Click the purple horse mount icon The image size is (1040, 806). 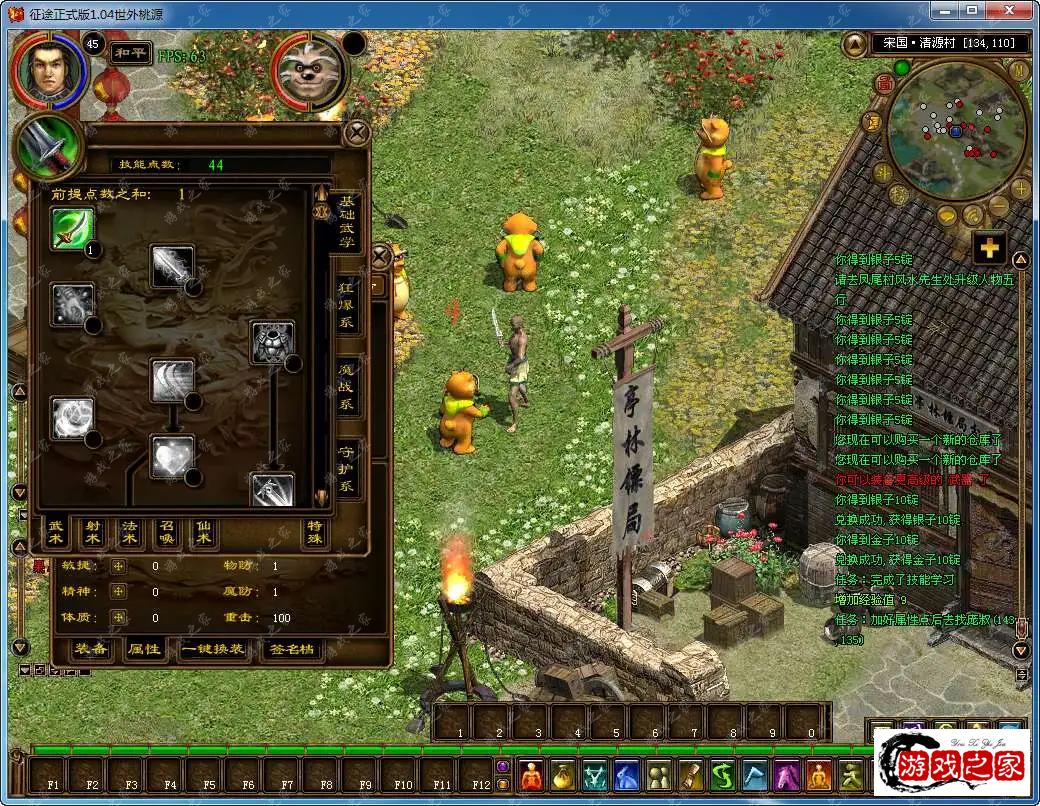pyautogui.click(x=786, y=775)
